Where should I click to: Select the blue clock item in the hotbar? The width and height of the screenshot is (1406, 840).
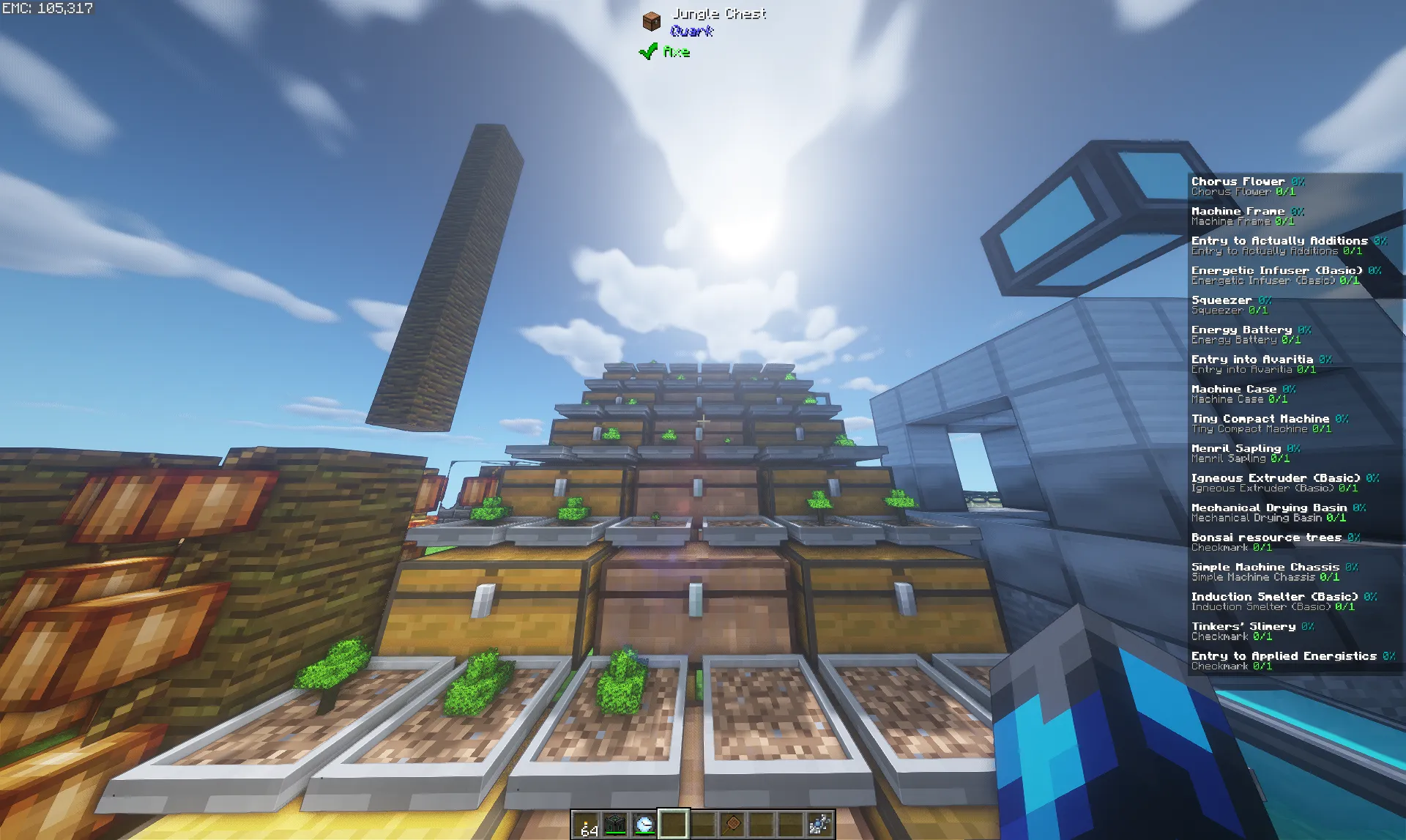[x=644, y=825]
